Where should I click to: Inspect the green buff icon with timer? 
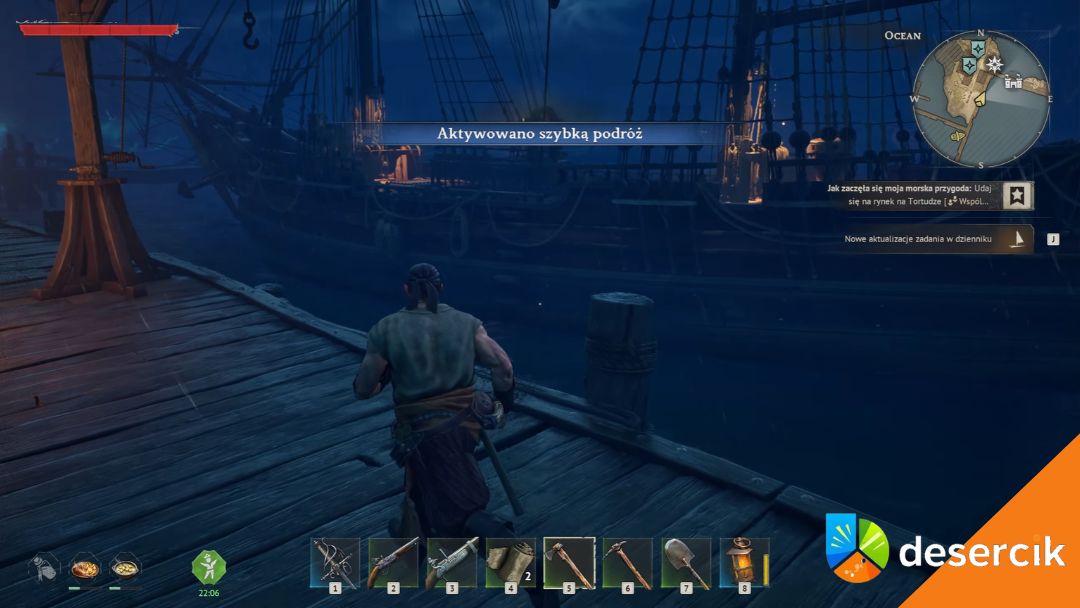(x=209, y=567)
